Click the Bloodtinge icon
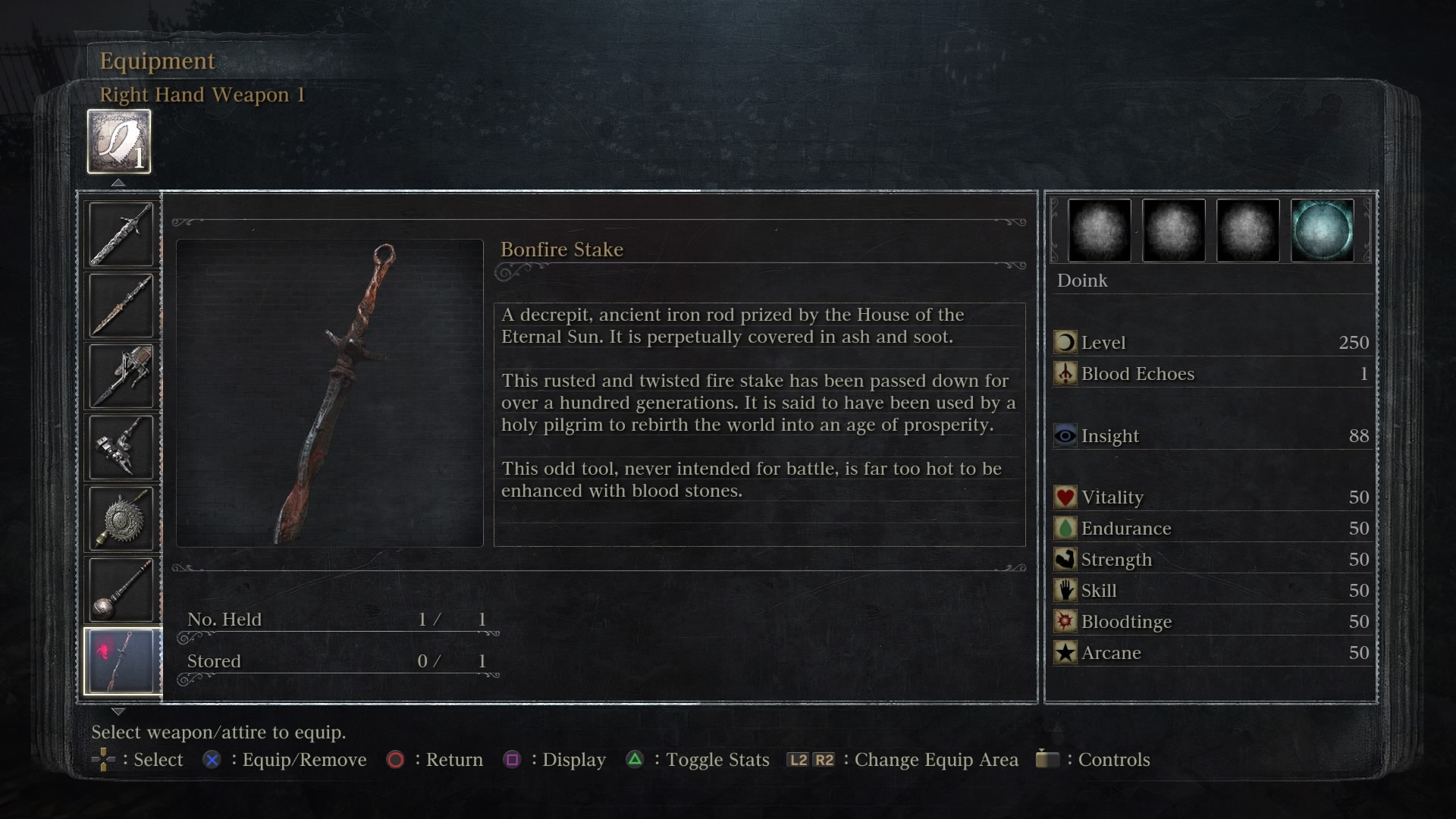The width and height of the screenshot is (1456, 819). 1065,622
